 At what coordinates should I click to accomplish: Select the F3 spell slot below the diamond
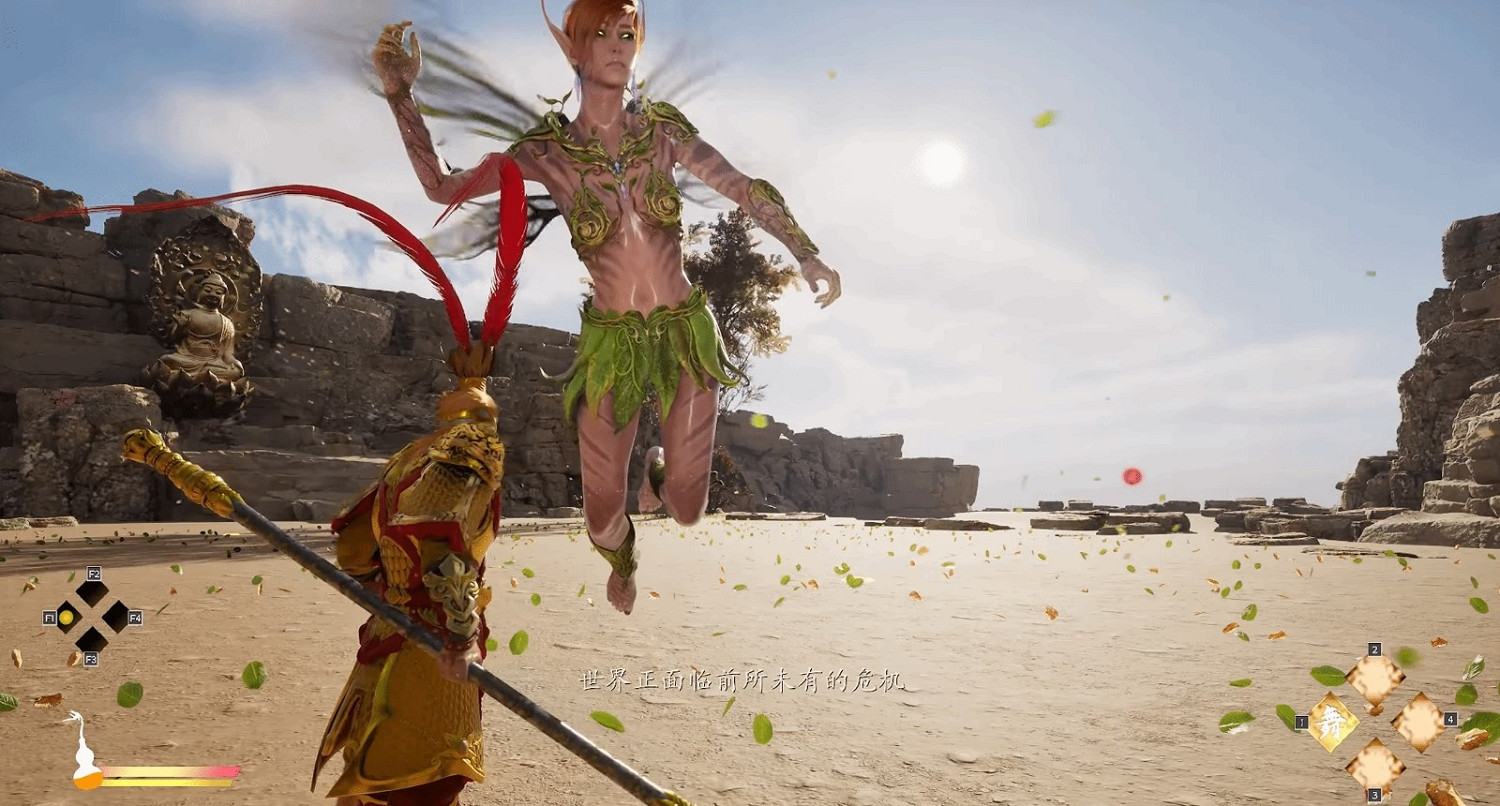[x=92, y=641]
